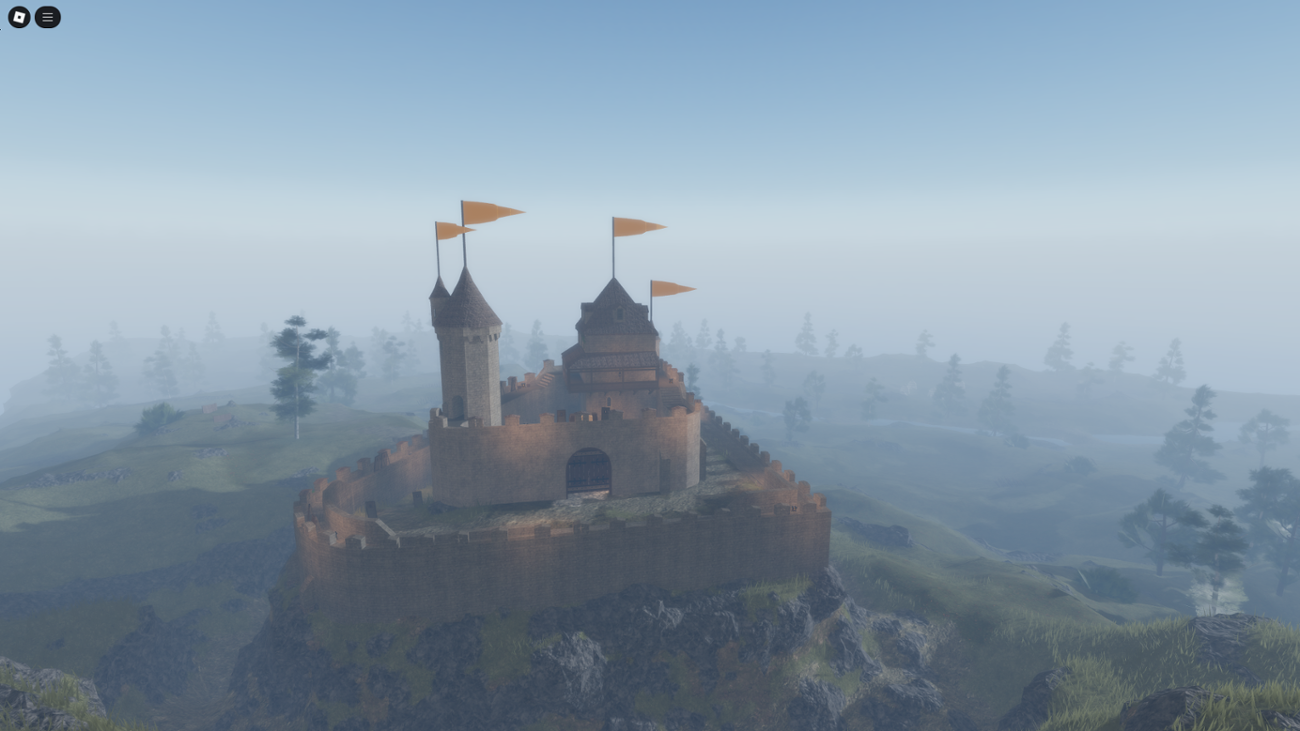The height and width of the screenshot is (731, 1300).
Task: Click the castle keep's shingled roof
Action: click(x=615, y=320)
